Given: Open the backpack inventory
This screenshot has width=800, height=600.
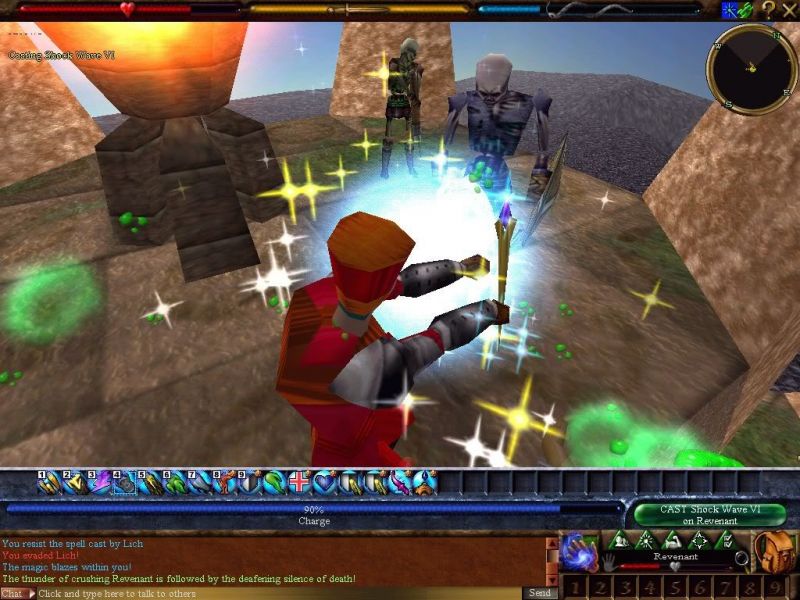Looking at the screenshot, I should tap(772, 551).
